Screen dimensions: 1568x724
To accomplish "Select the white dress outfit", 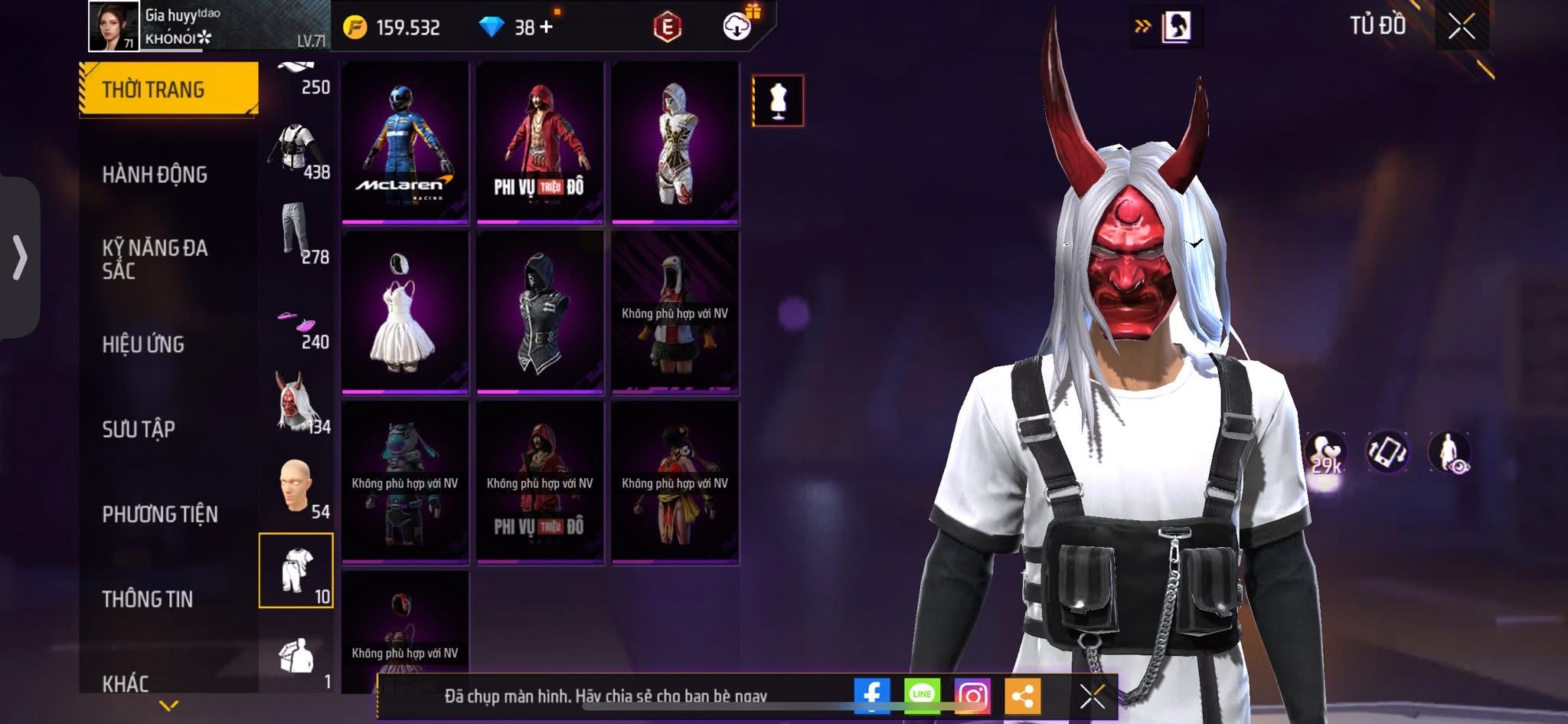I will click(x=405, y=313).
